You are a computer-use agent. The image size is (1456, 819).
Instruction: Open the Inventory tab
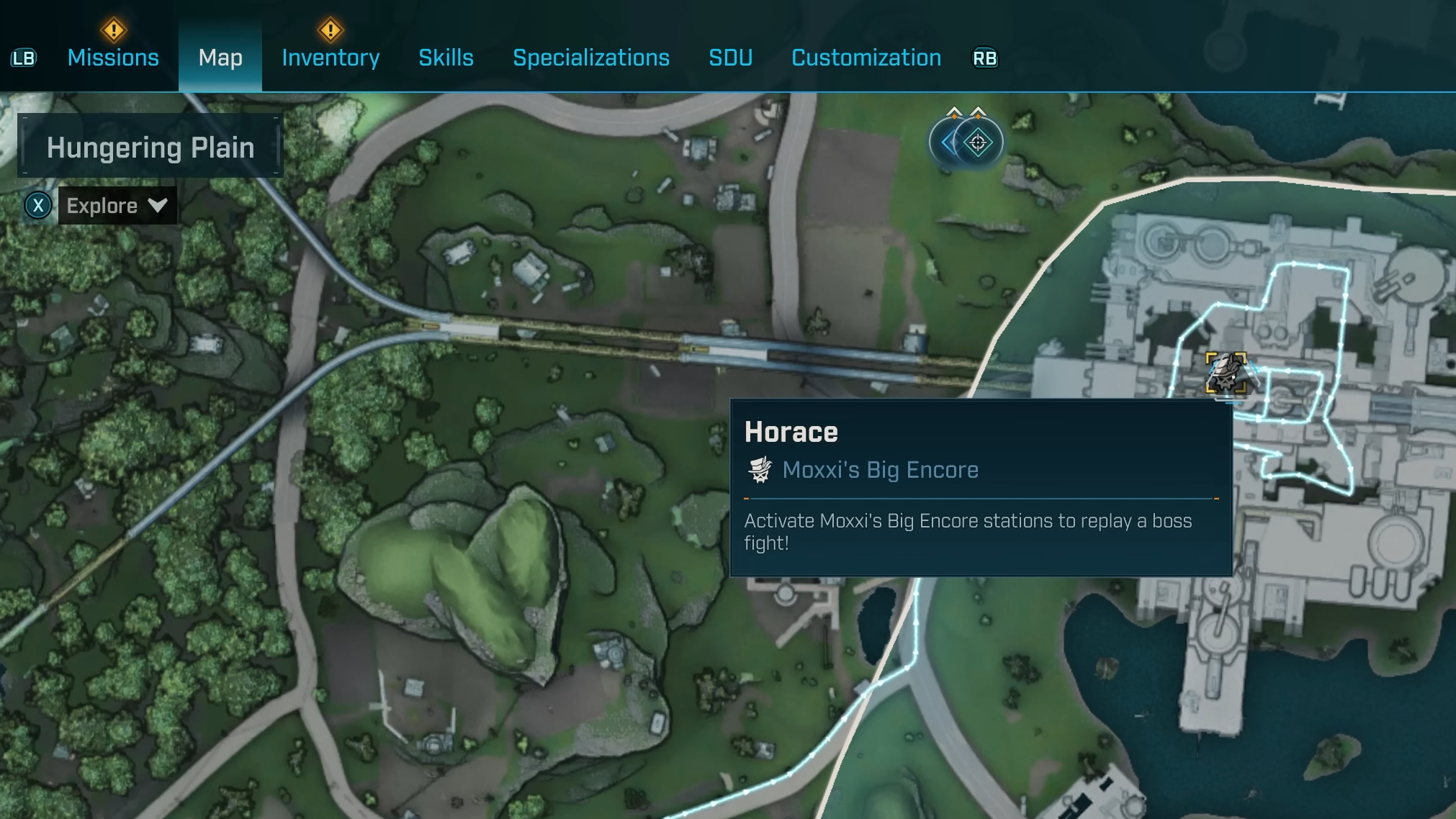[x=331, y=58]
